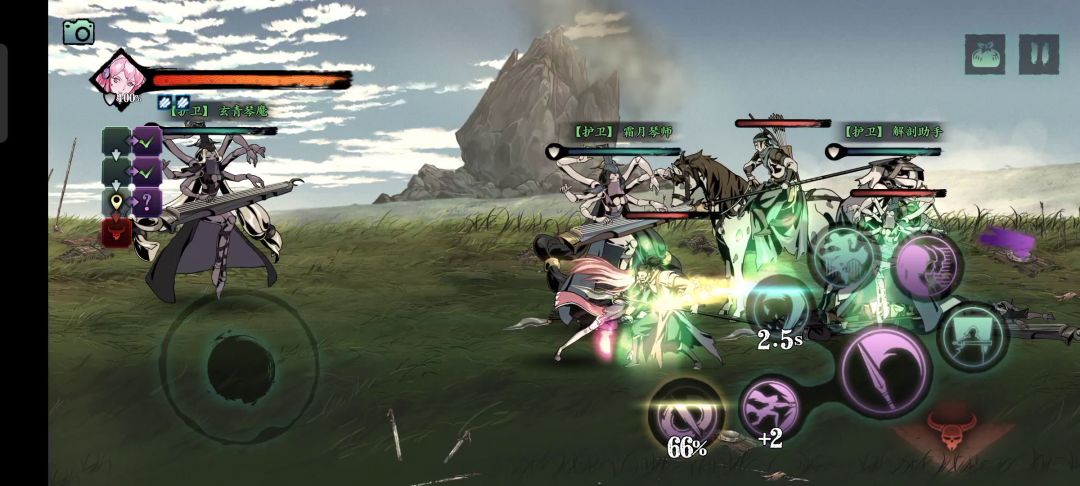Take a screenshot with the camera icon

pos(78,32)
